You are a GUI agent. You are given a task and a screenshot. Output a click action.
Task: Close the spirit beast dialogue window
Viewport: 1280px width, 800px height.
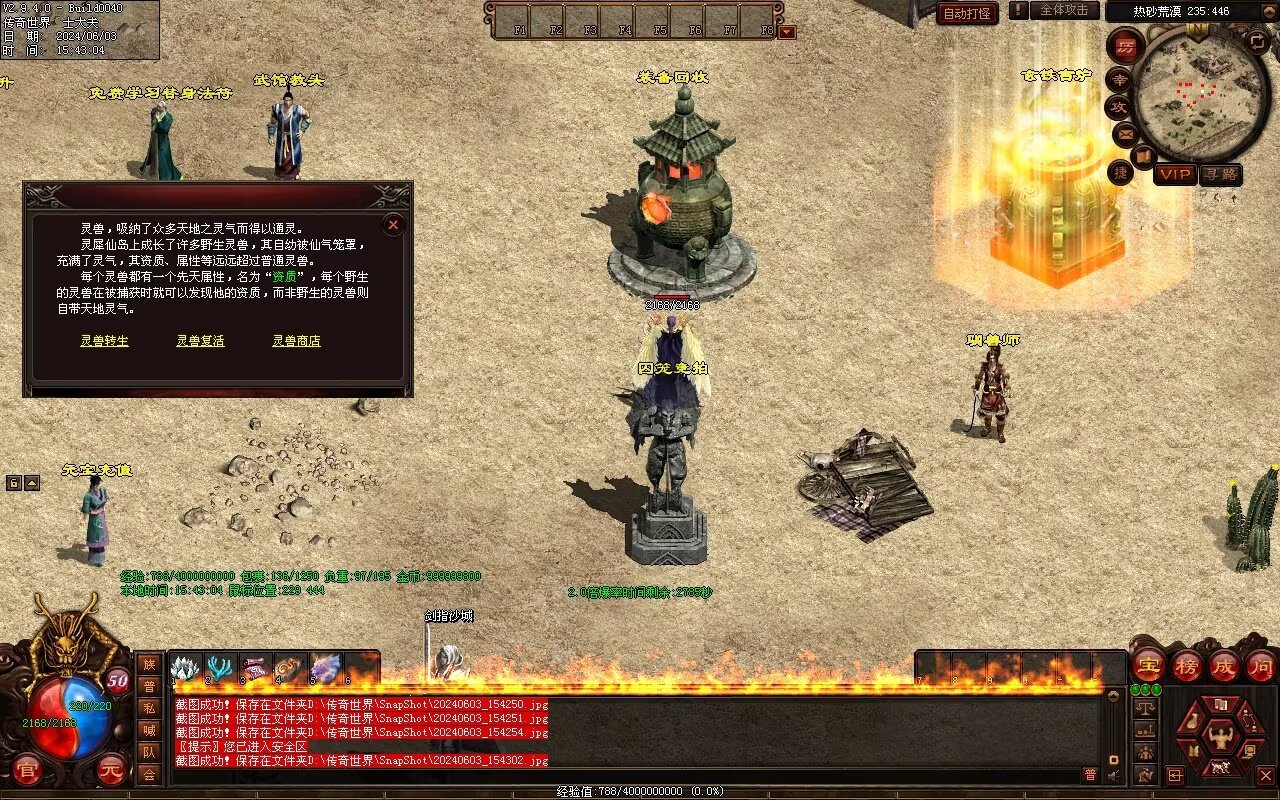pyautogui.click(x=393, y=225)
